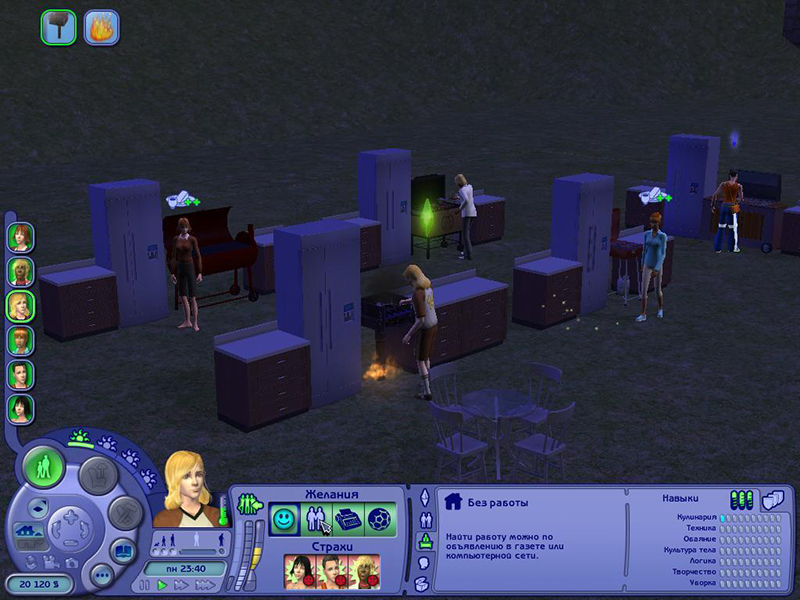Open the inventory box tab
Image resolution: width=800 pixels, height=600 pixels.
pyautogui.click(x=423, y=583)
